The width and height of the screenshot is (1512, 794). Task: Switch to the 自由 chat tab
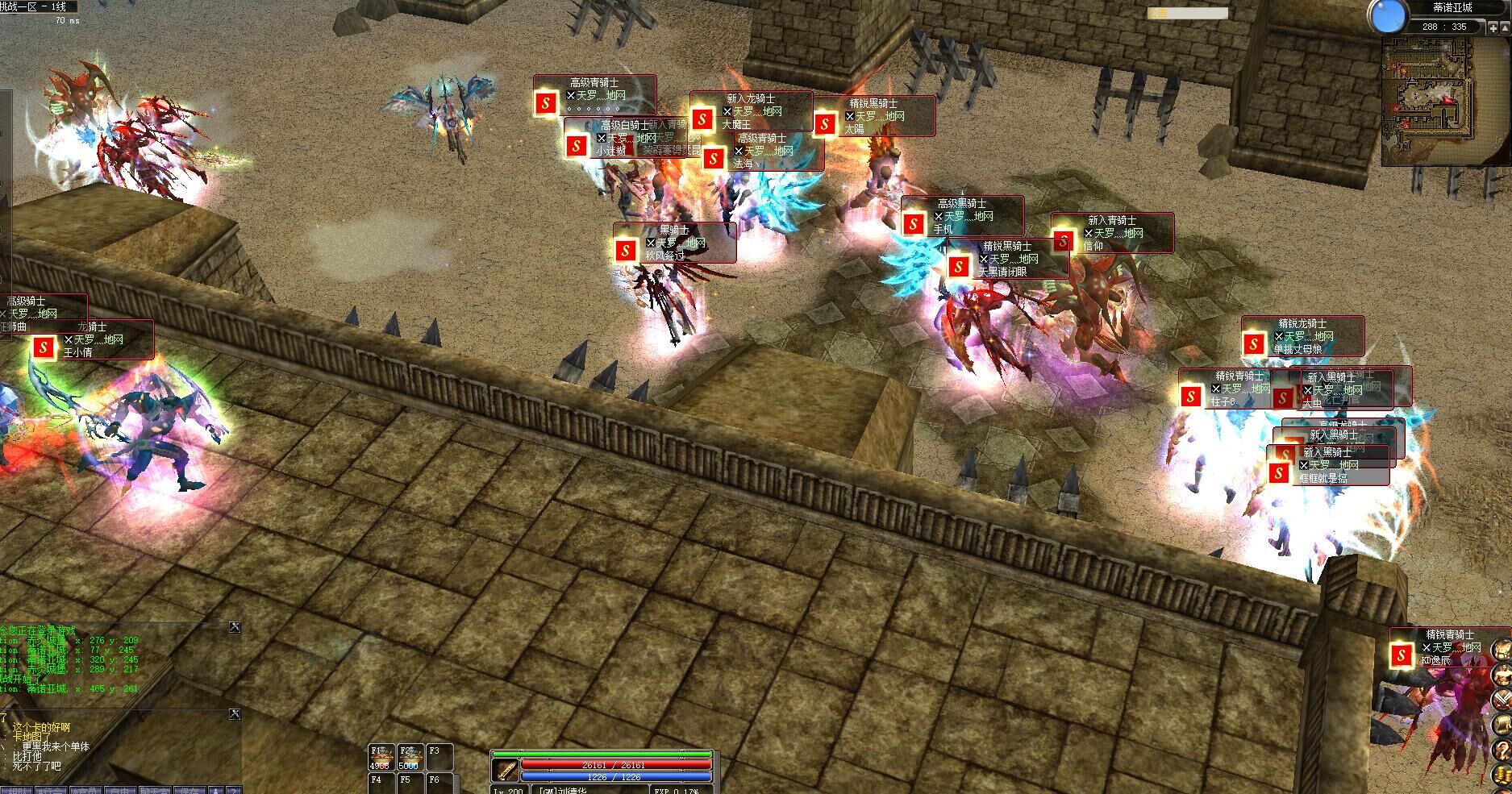pos(120,790)
